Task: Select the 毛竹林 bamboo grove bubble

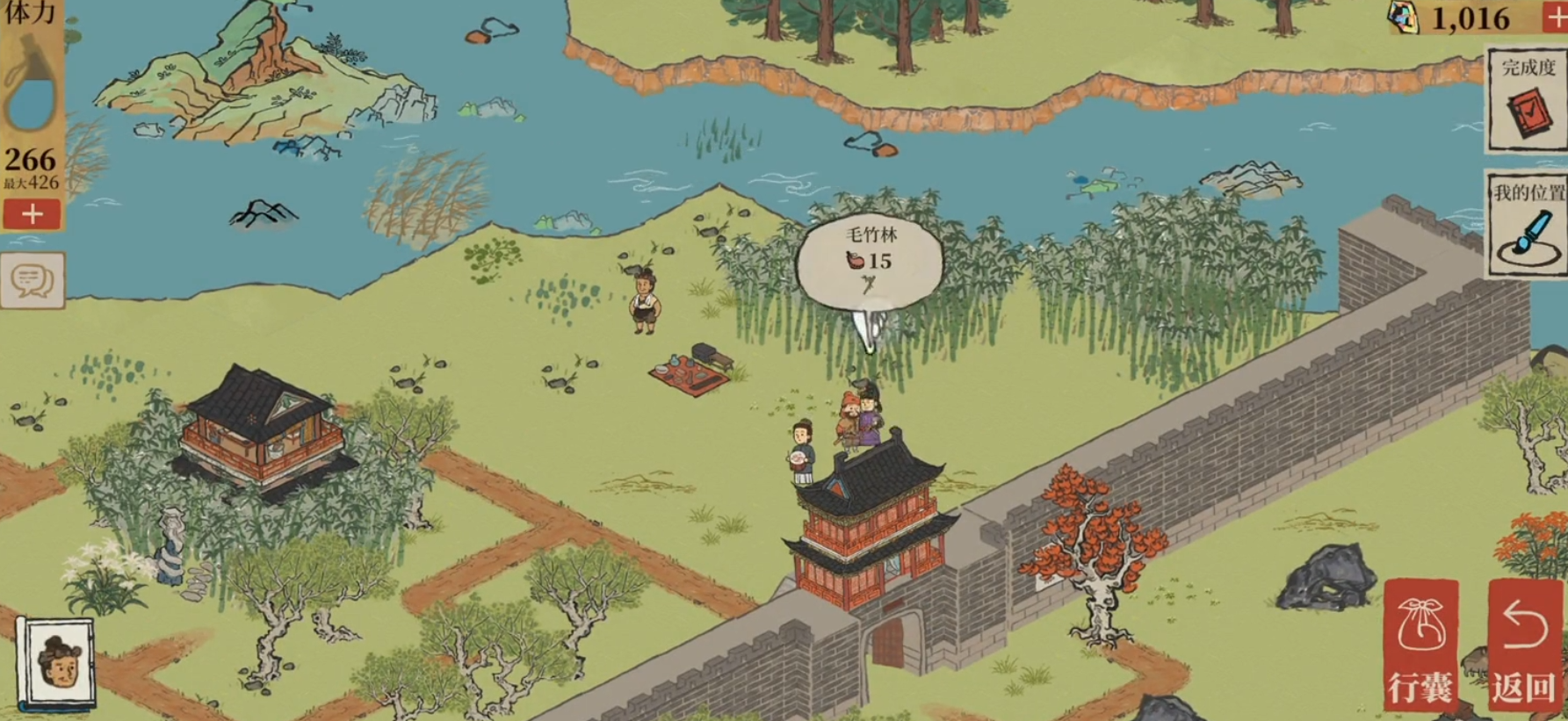Action: pos(869,260)
